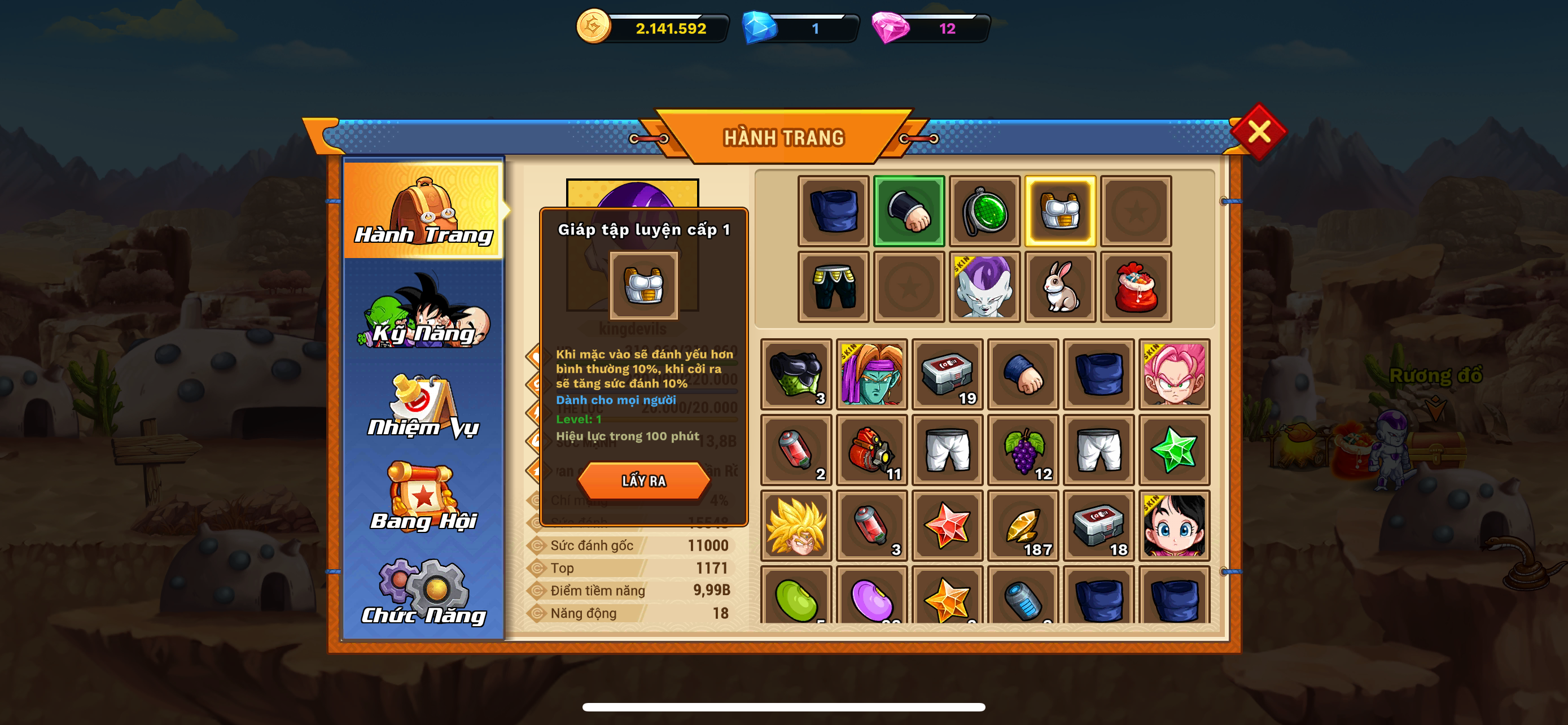Close the Hành Trang window
The image size is (1568, 725).
1258,131
